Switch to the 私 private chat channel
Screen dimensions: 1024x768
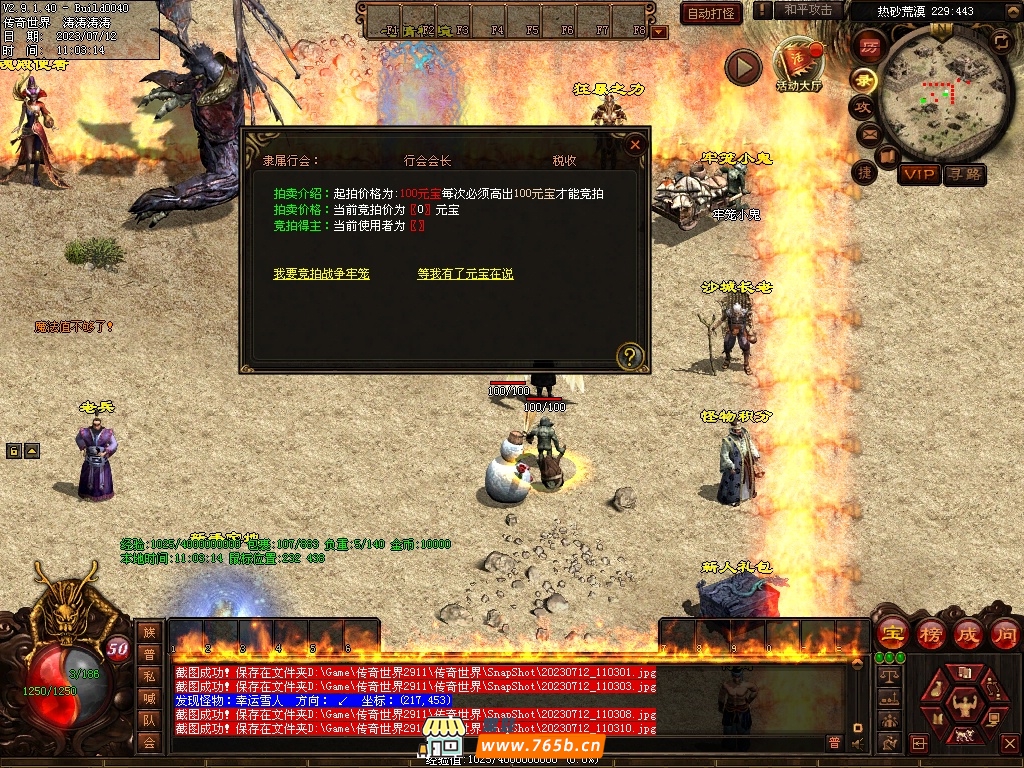(149, 676)
